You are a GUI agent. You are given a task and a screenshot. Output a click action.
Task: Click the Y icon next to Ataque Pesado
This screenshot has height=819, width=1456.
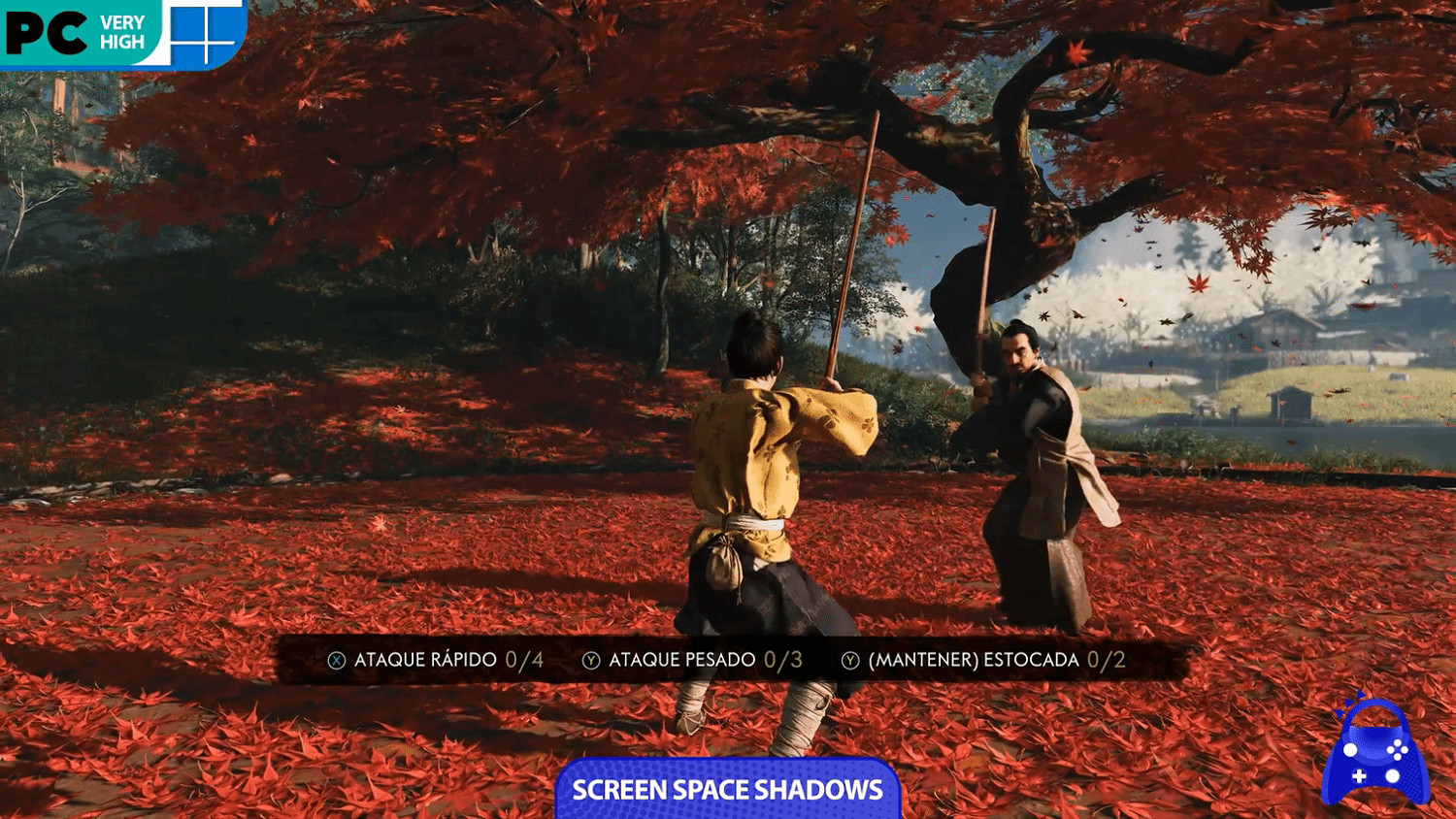(590, 659)
